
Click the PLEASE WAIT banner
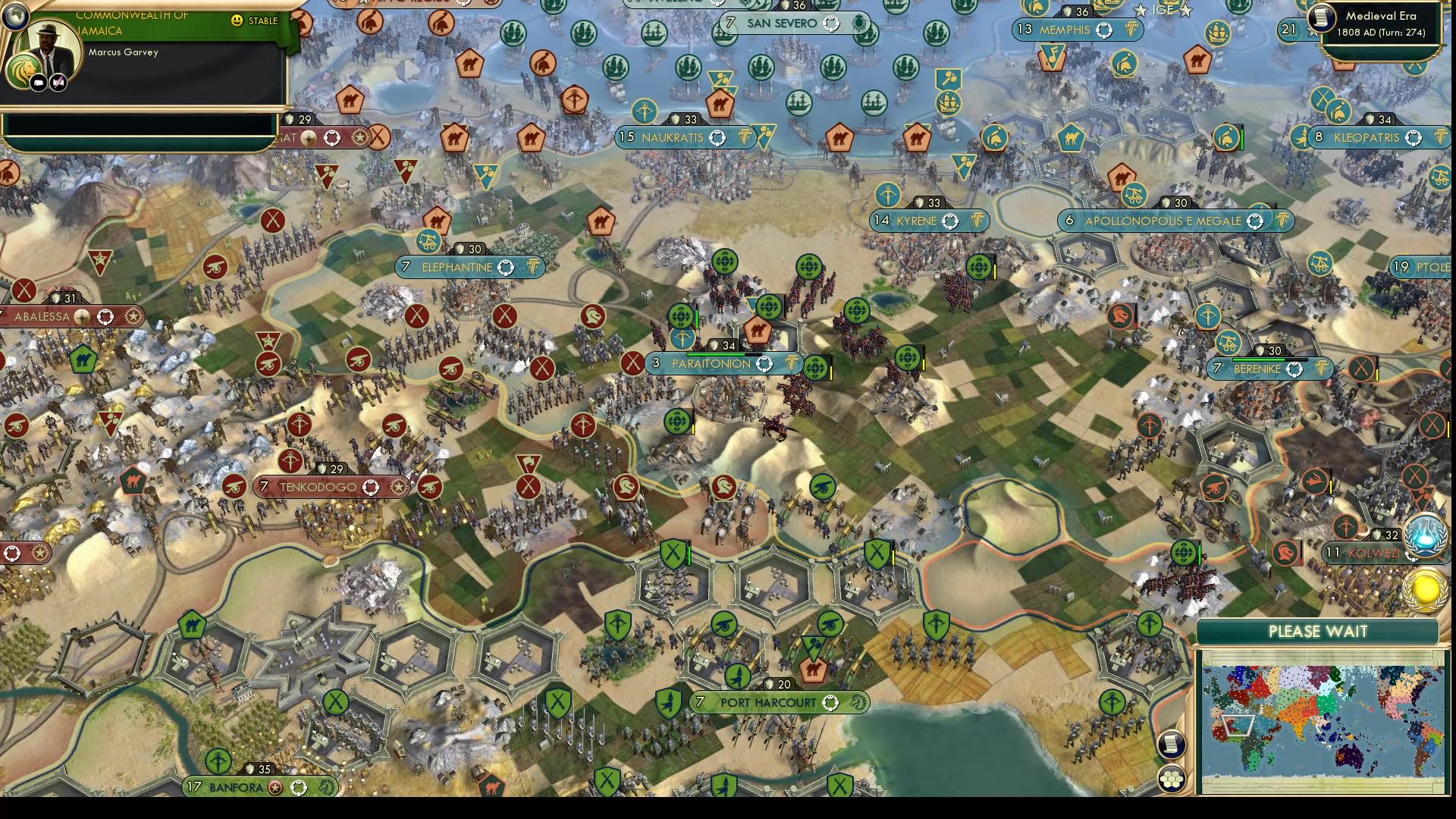pos(1318,629)
